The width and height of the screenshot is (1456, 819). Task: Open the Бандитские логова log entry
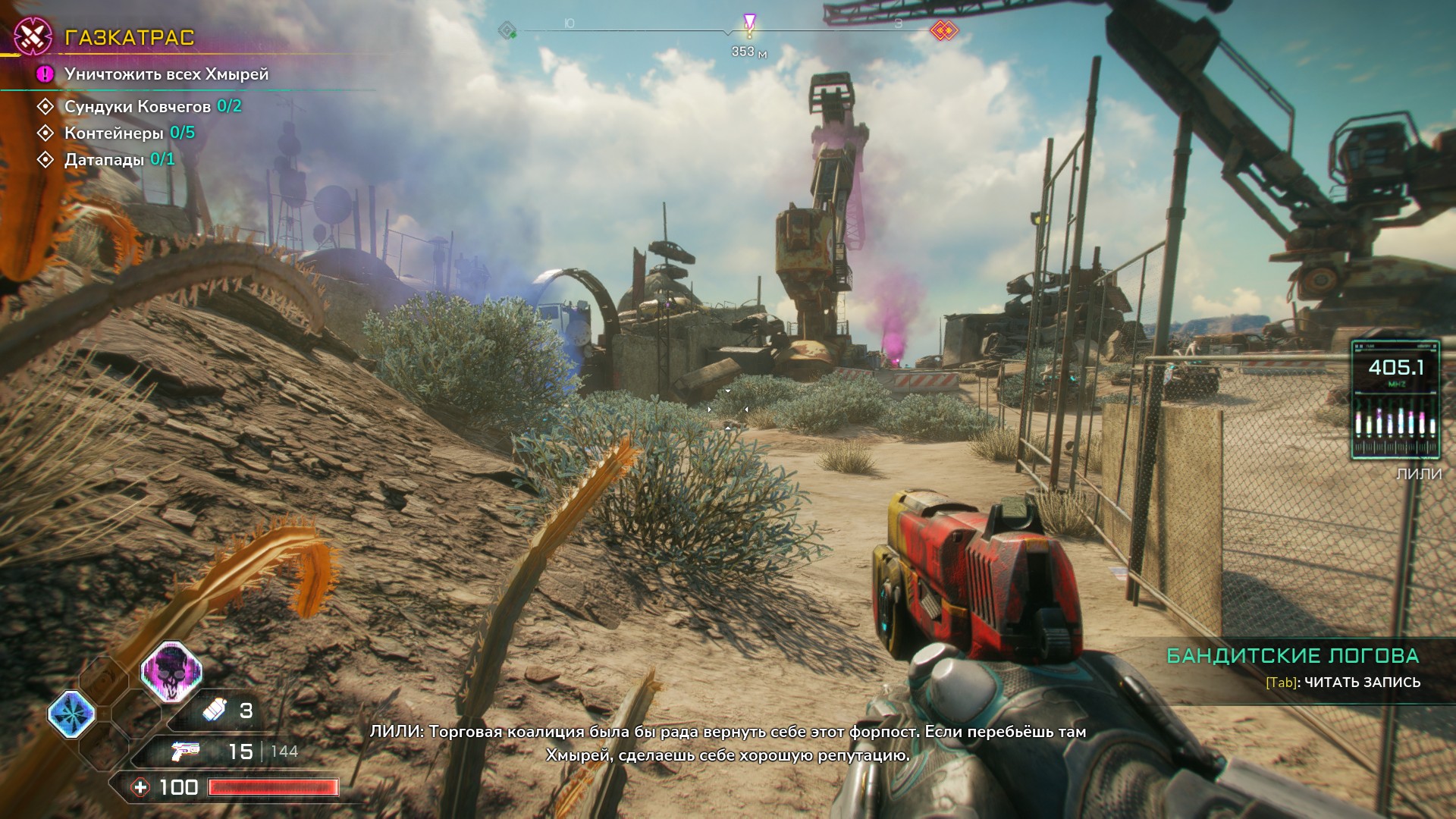pos(1292,656)
